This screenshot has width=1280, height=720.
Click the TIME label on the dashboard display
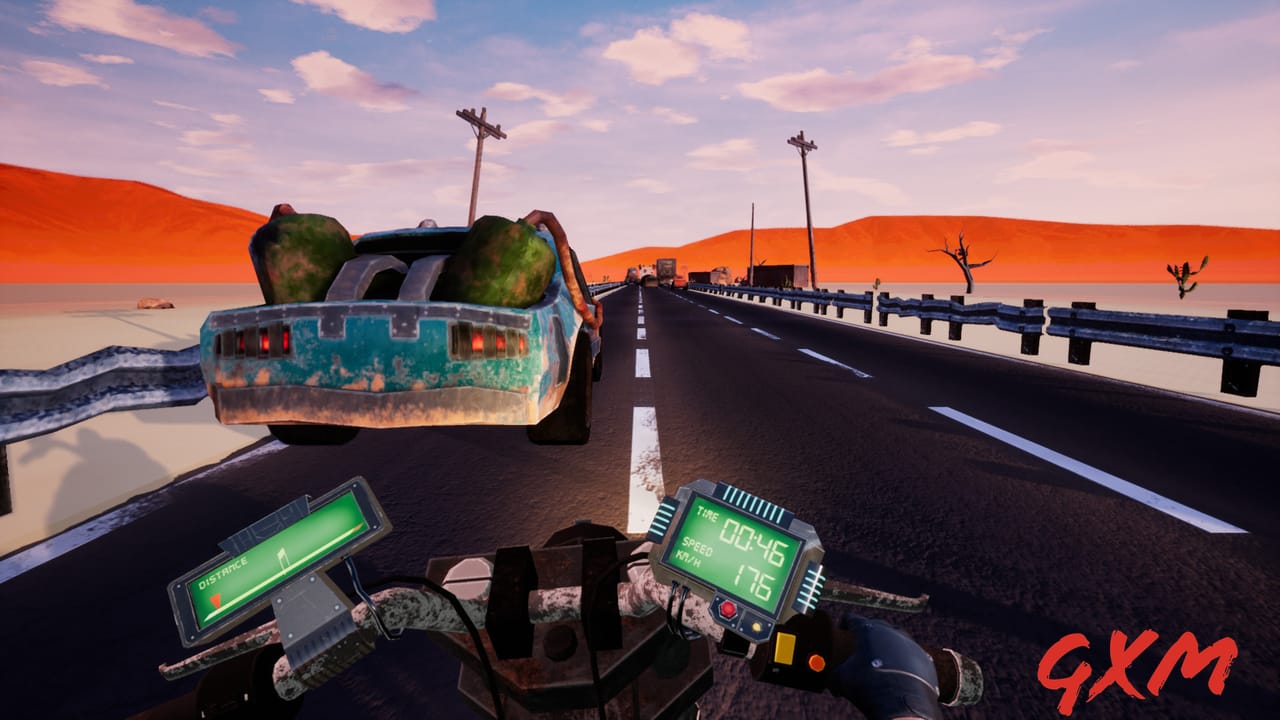click(707, 514)
